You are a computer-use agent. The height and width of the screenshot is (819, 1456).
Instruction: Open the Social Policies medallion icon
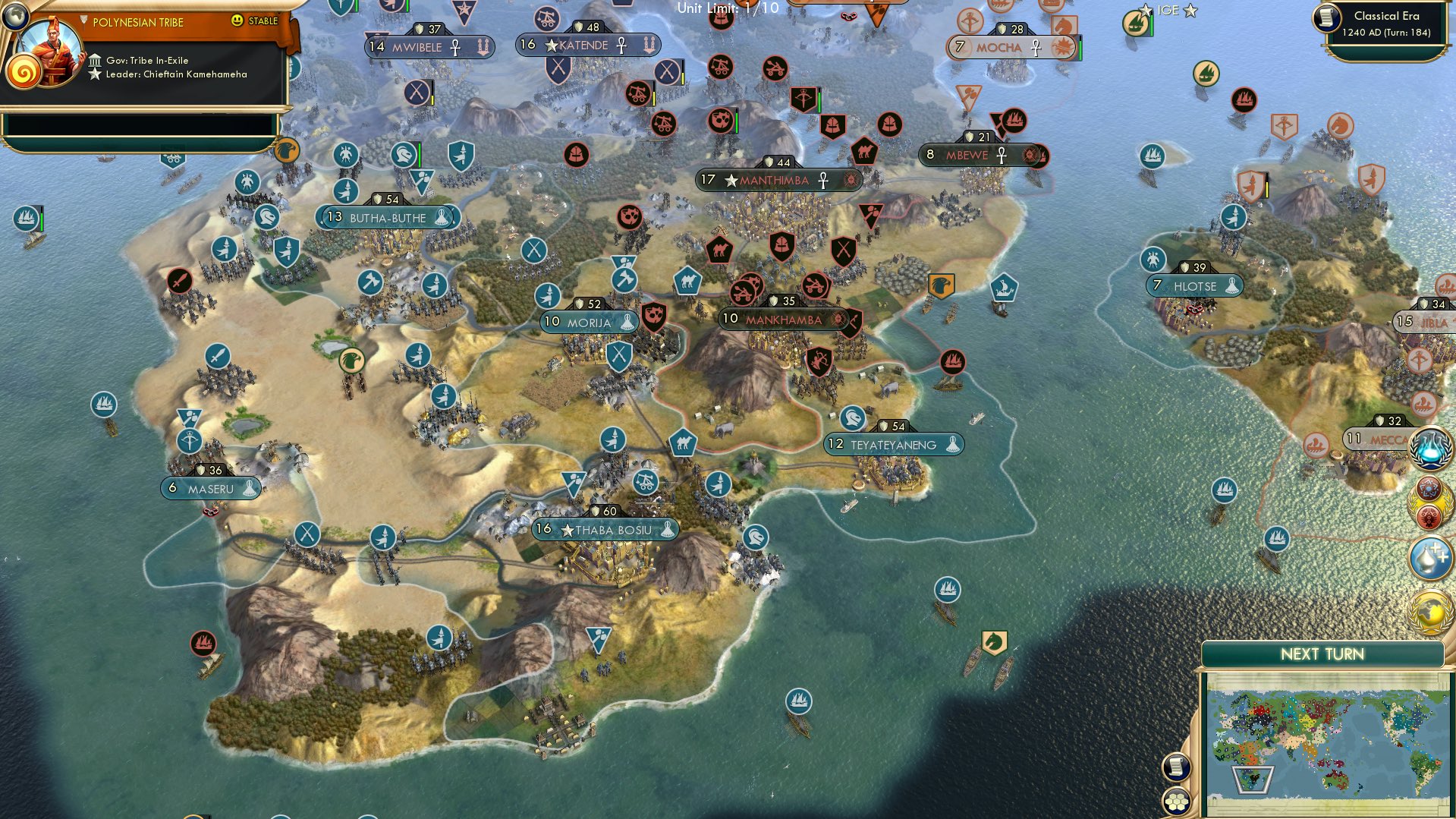1429,493
